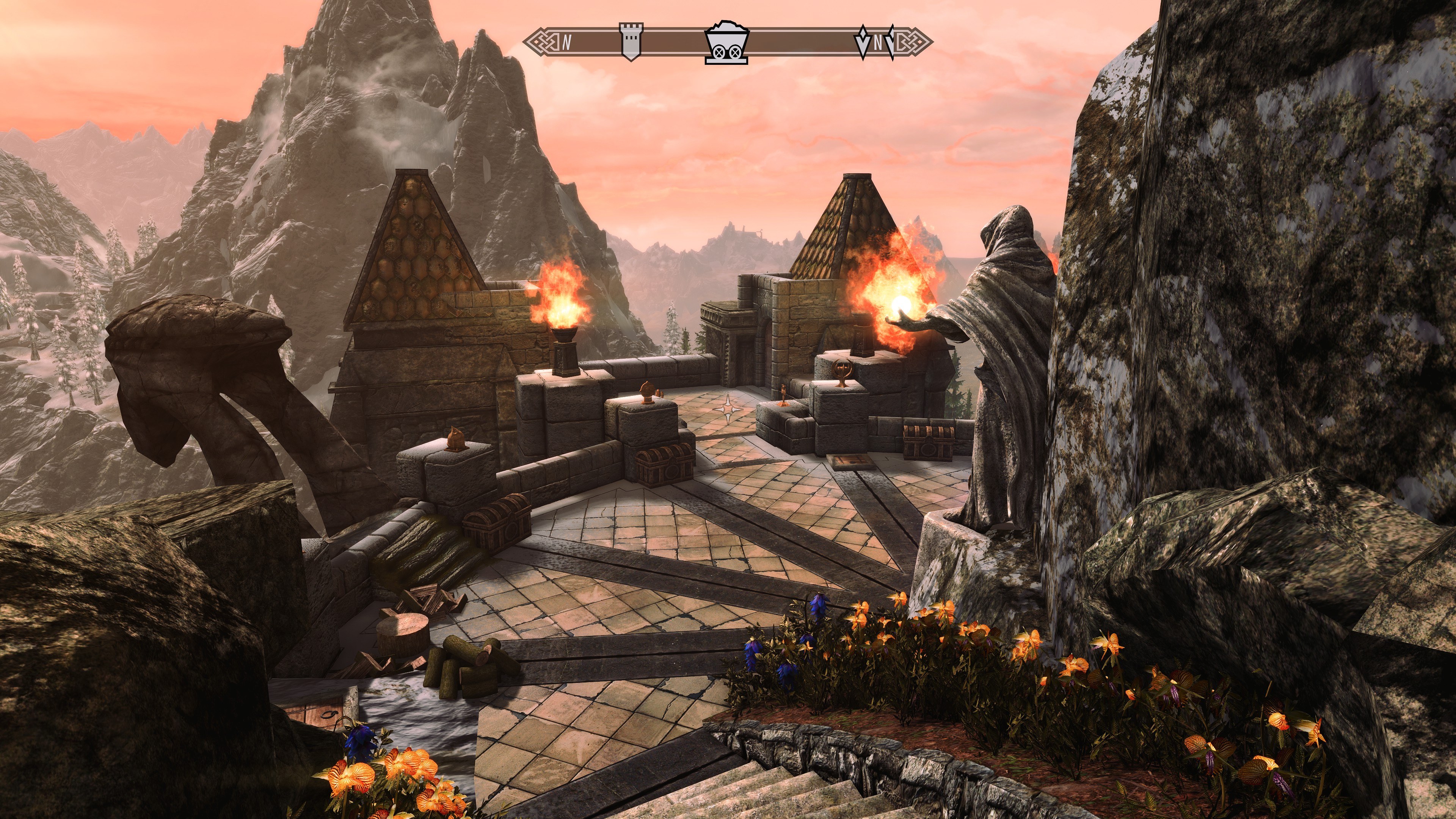Click the mine cart marker on the compass
The width and height of the screenshot is (1456, 819).
point(727,43)
